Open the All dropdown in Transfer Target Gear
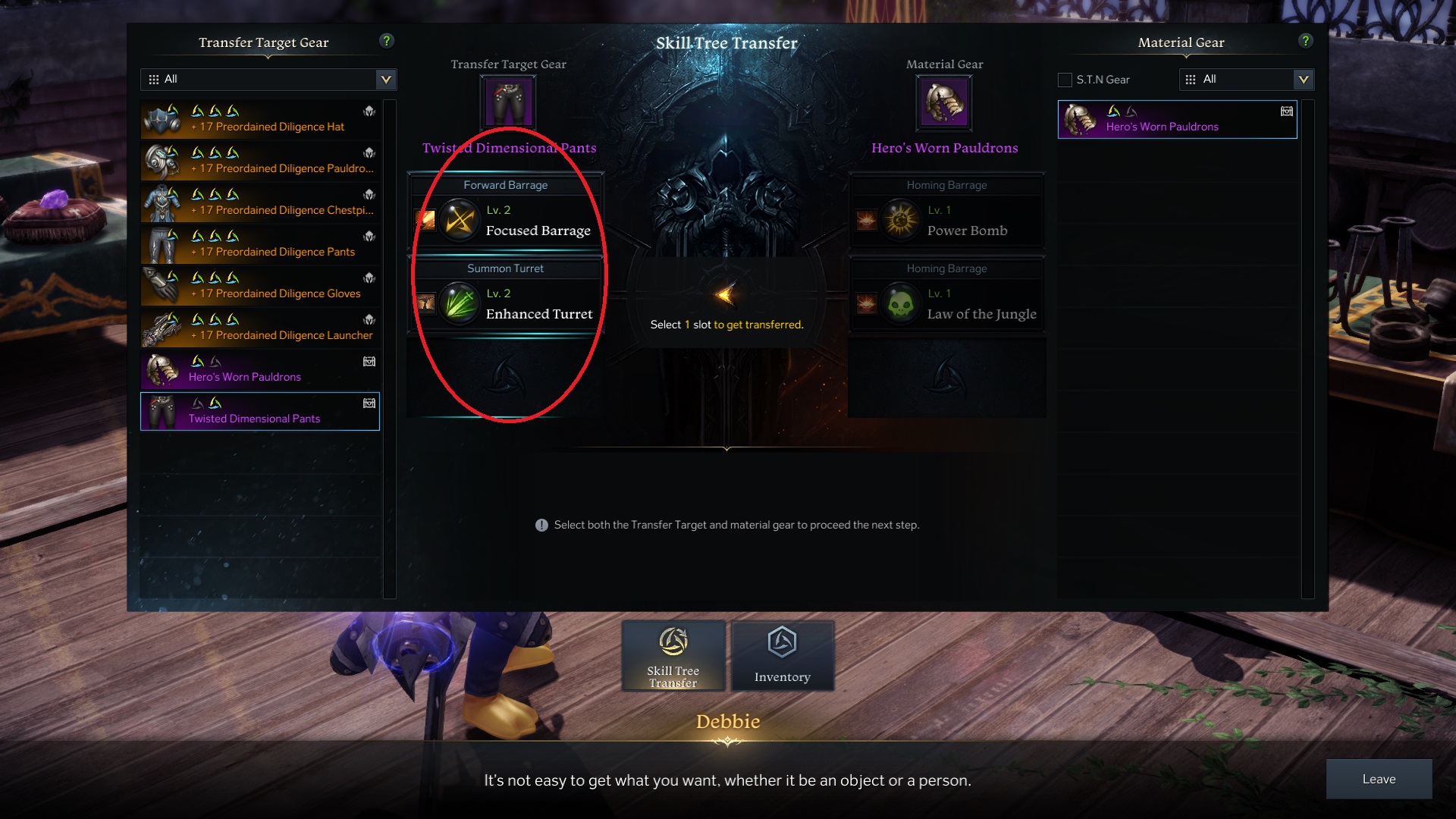Image resolution: width=1456 pixels, height=819 pixels. point(384,79)
